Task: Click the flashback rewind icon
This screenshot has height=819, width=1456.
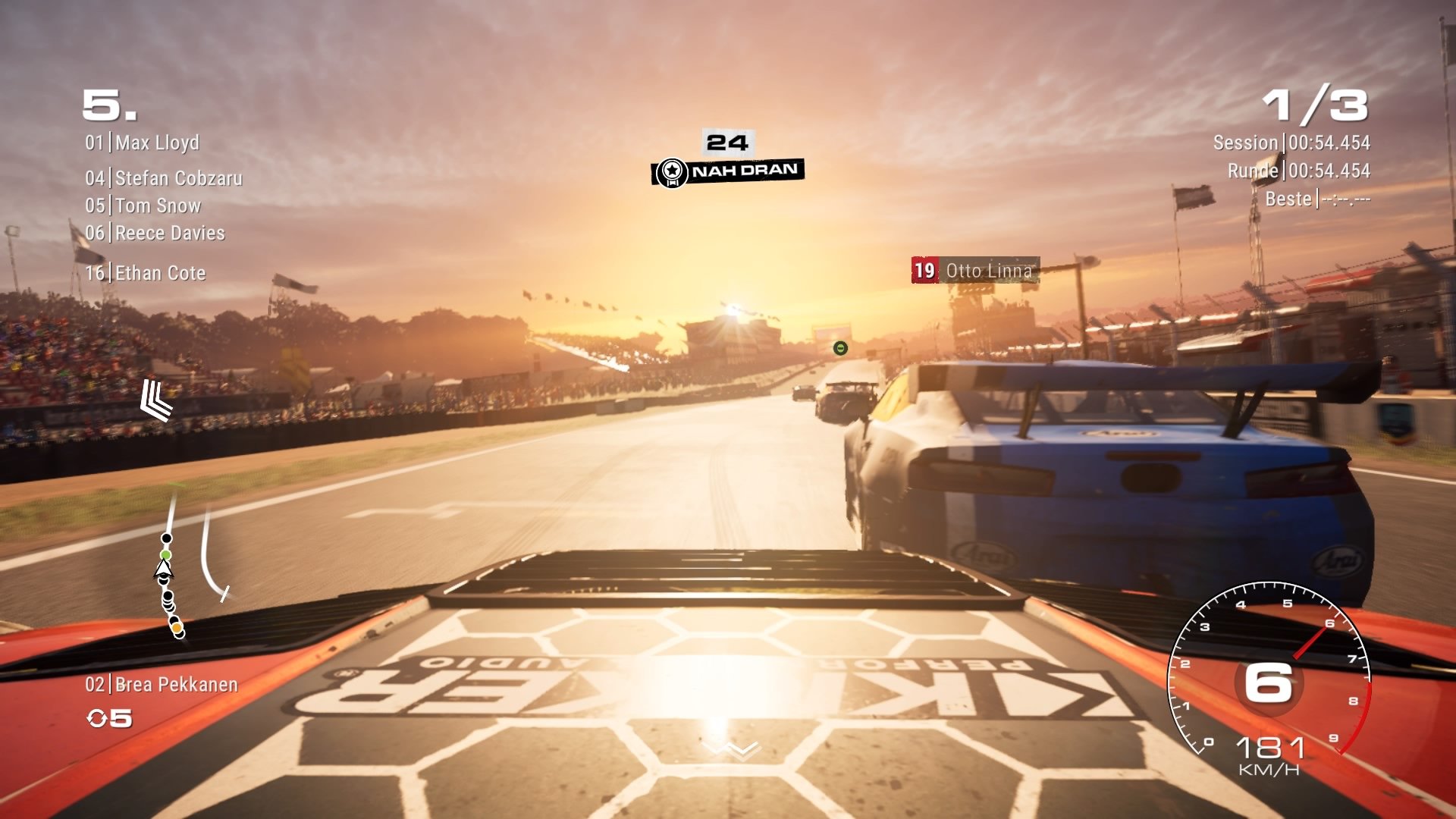Action: point(98,718)
